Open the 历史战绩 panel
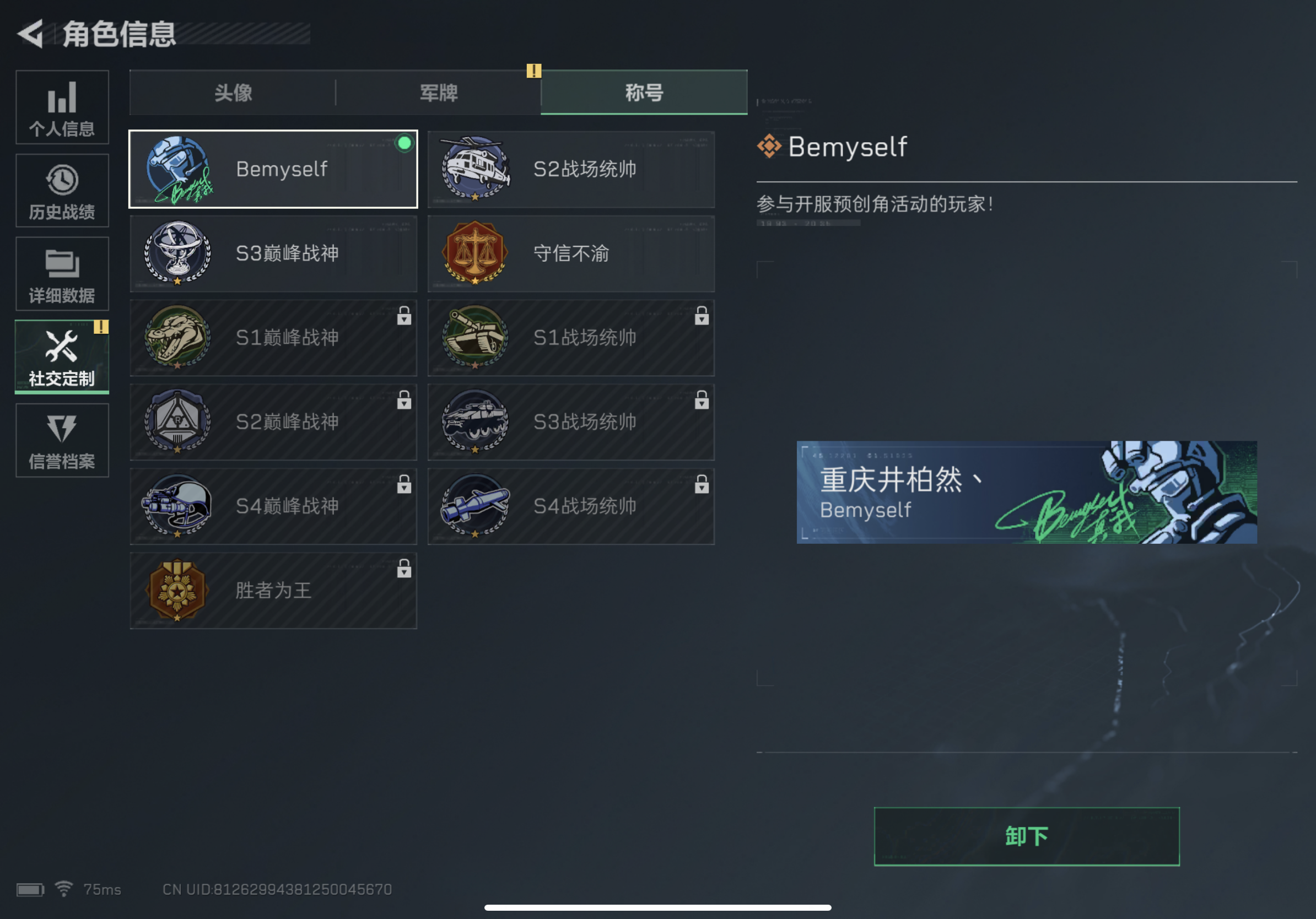The height and width of the screenshot is (919, 1316). (62, 192)
